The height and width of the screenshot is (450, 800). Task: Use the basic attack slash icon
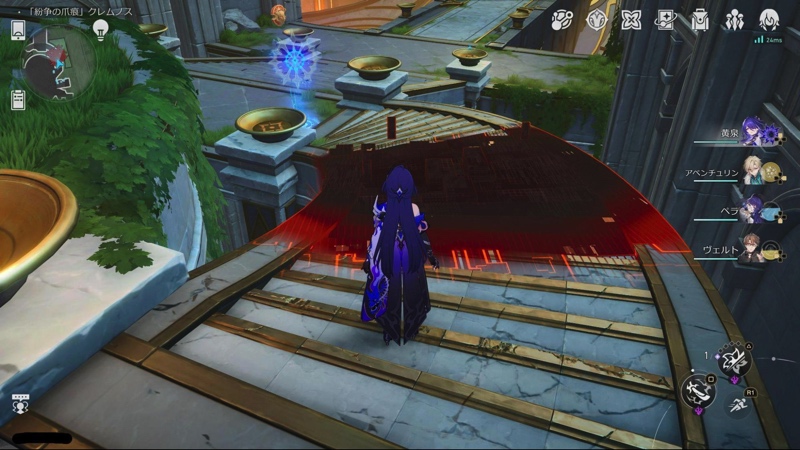(699, 392)
